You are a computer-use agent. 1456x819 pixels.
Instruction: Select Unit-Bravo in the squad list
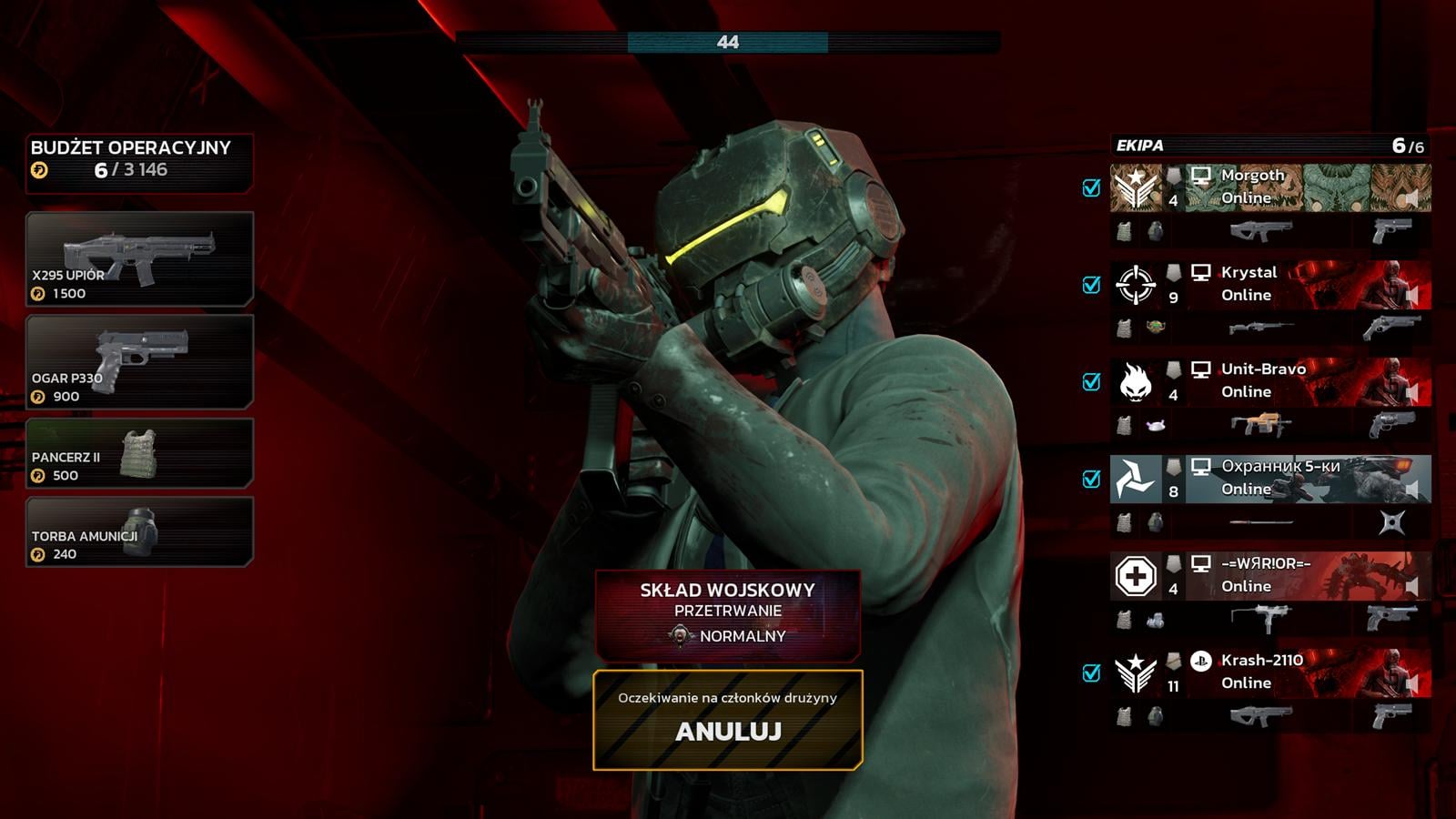(1269, 381)
